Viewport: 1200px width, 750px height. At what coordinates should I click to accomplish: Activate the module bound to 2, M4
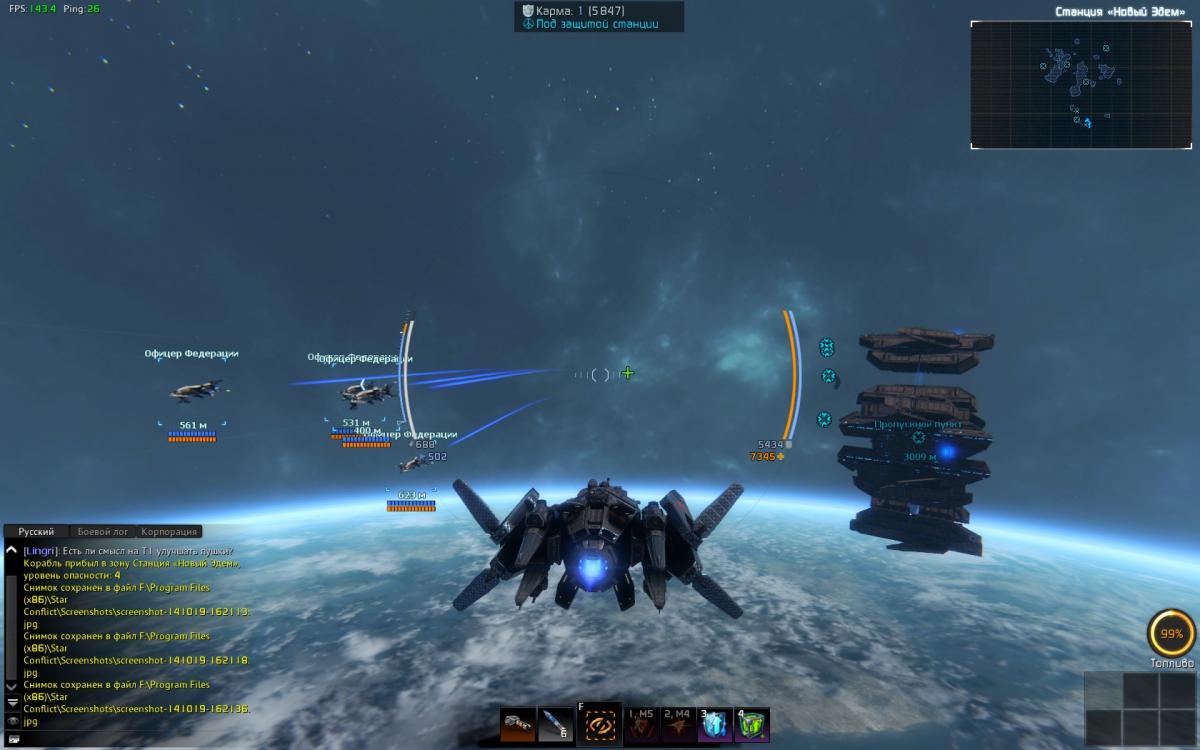click(x=678, y=725)
